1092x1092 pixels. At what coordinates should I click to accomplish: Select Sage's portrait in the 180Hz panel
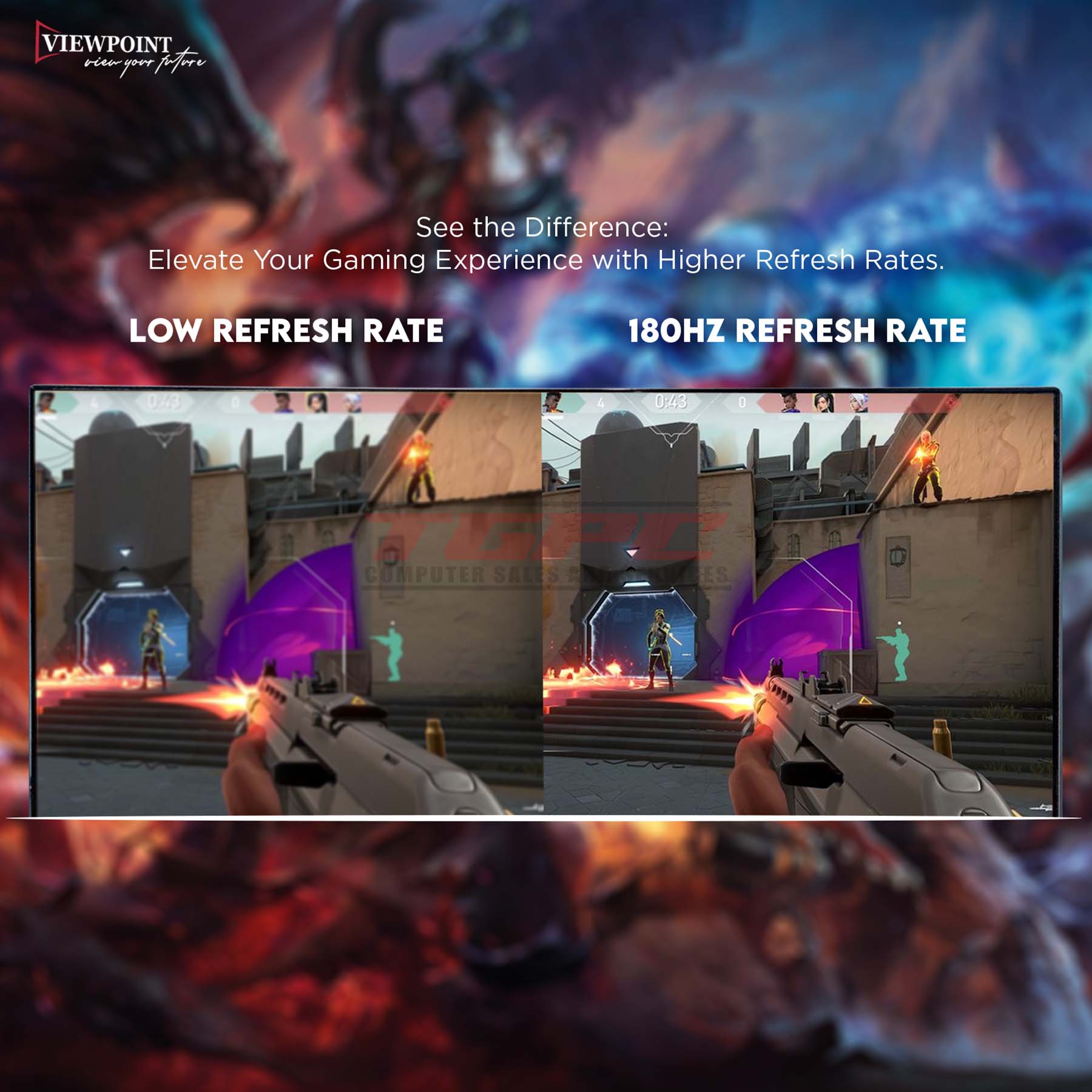coord(823,402)
